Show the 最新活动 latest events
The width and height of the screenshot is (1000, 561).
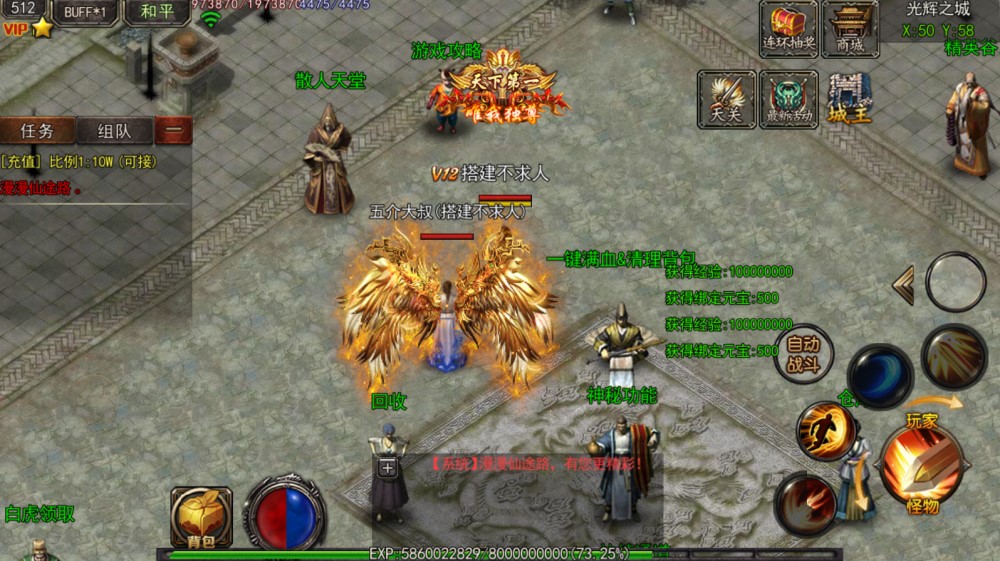point(789,98)
